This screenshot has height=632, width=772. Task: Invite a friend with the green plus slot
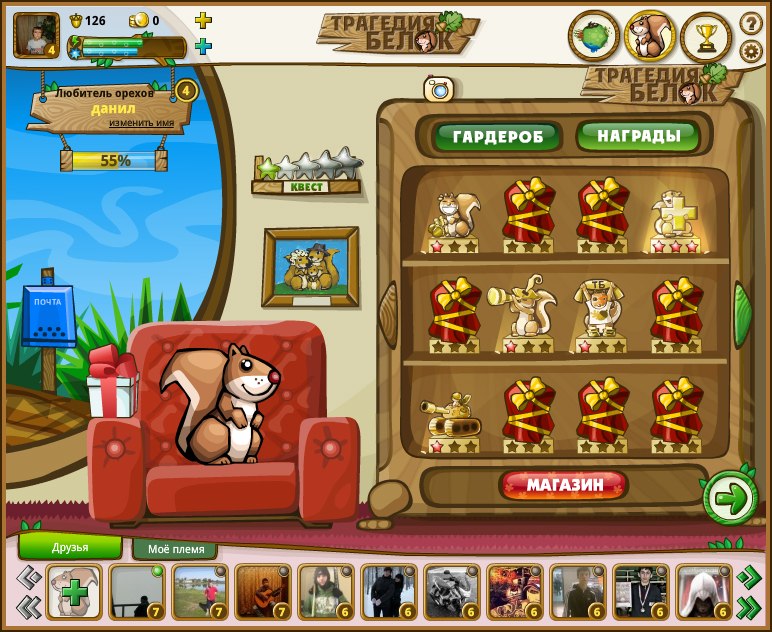pyautogui.click(x=73, y=592)
